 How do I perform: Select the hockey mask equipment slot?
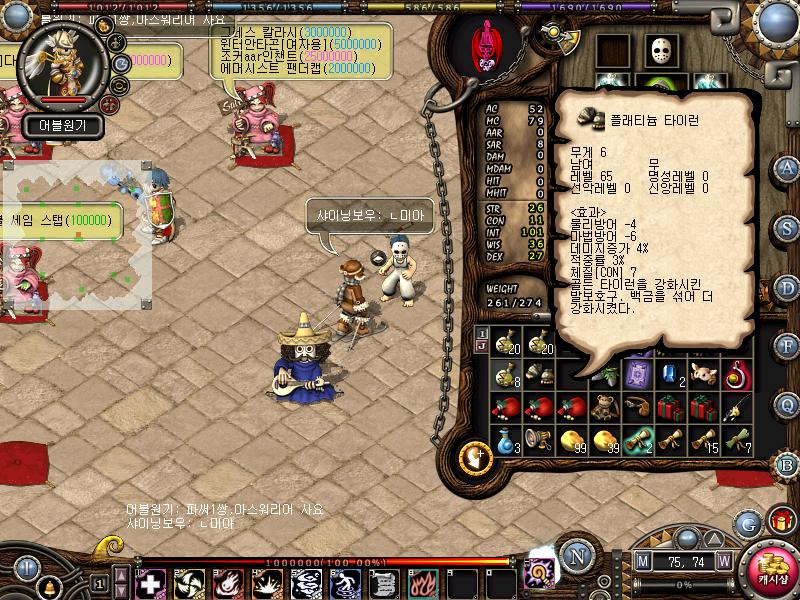660,51
